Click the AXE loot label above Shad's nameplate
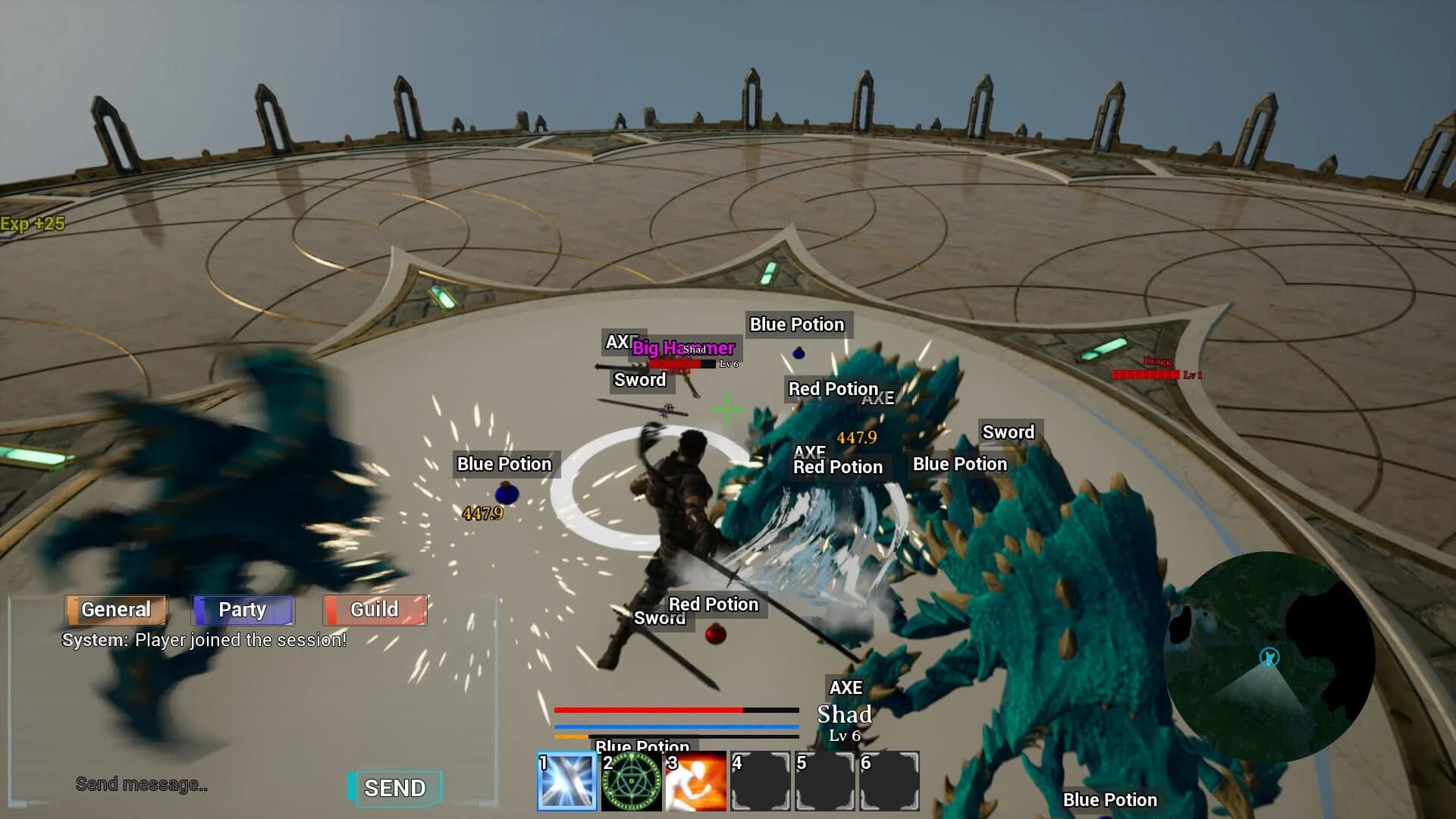1456x819 pixels. tap(846, 688)
